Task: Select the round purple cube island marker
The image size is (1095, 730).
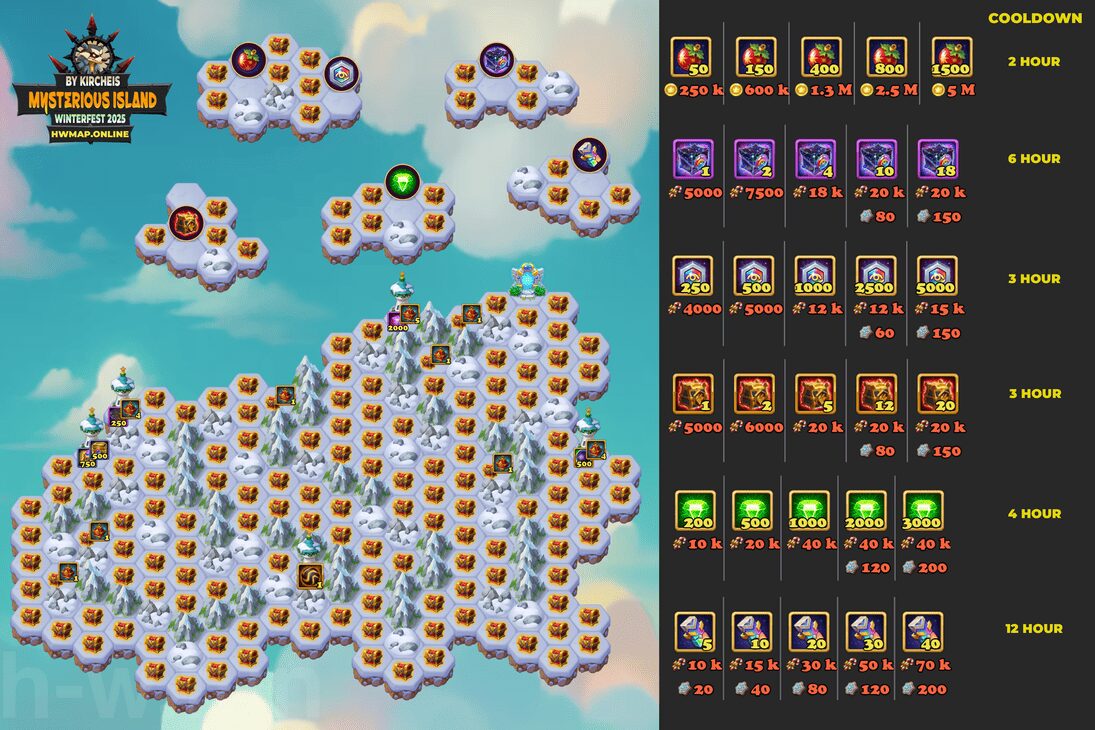Action: [x=495, y=59]
